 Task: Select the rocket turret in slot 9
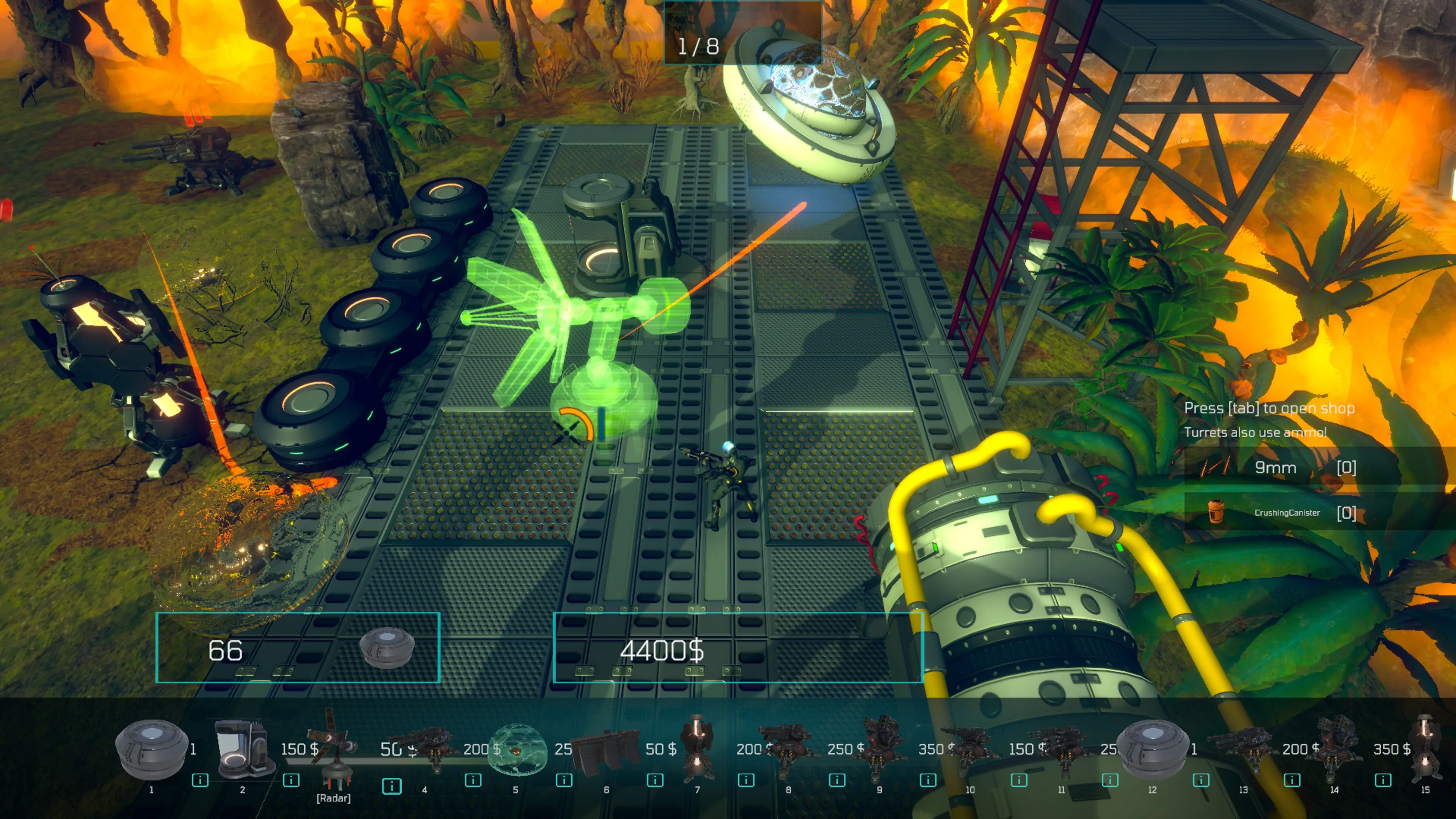click(x=880, y=746)
